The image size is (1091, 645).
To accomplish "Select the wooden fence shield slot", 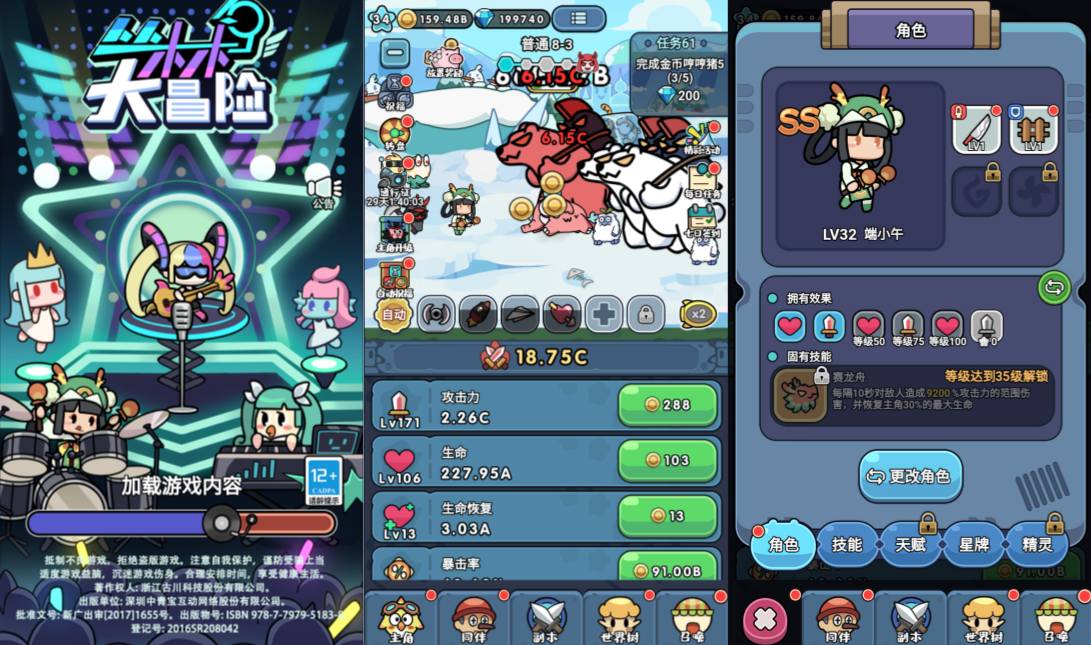I will pos(1033,130).
